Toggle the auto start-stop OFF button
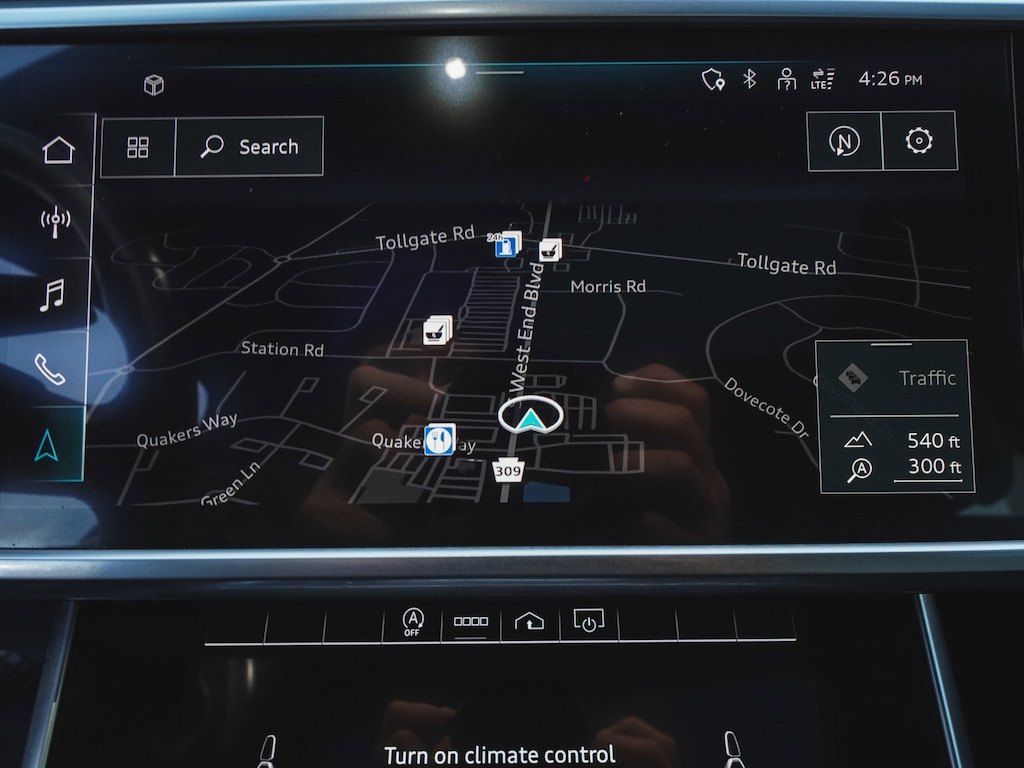Screen dimensions: 1024x768 click(412, 622)
